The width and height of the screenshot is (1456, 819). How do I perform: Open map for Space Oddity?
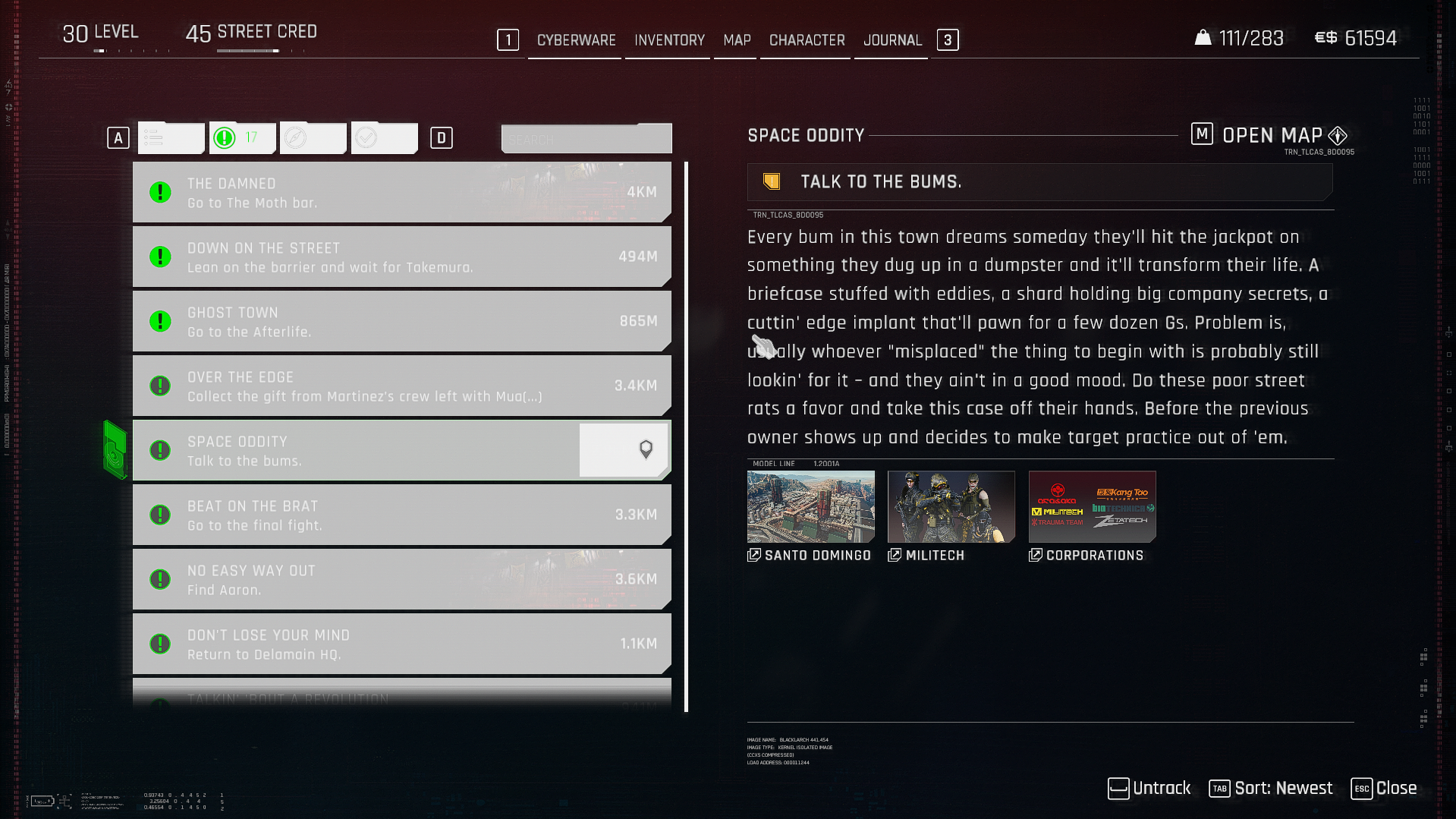[x=1271, y=136]
